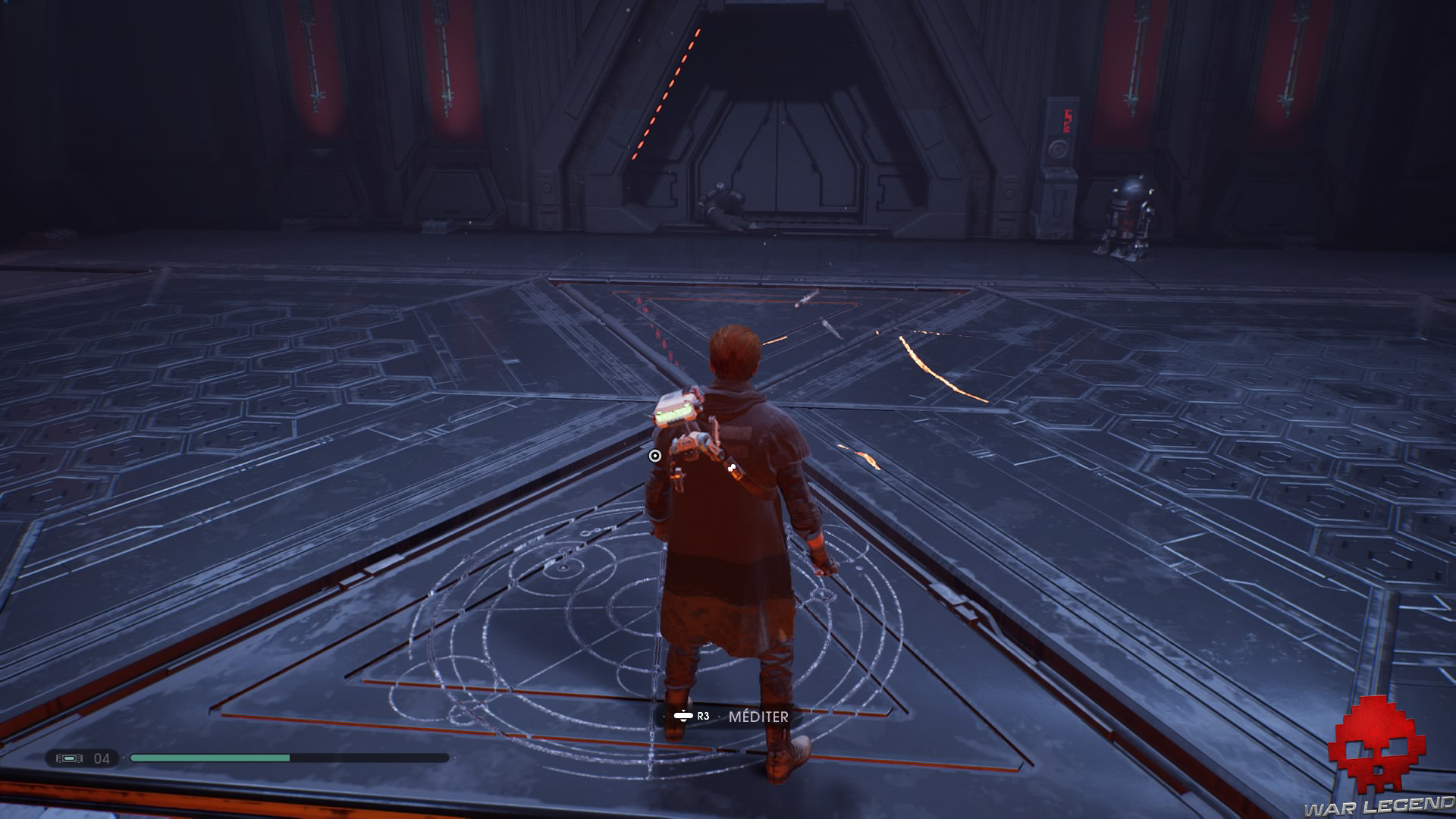
Task: Click the aiming reticle dot
Action: coord(654,455)
